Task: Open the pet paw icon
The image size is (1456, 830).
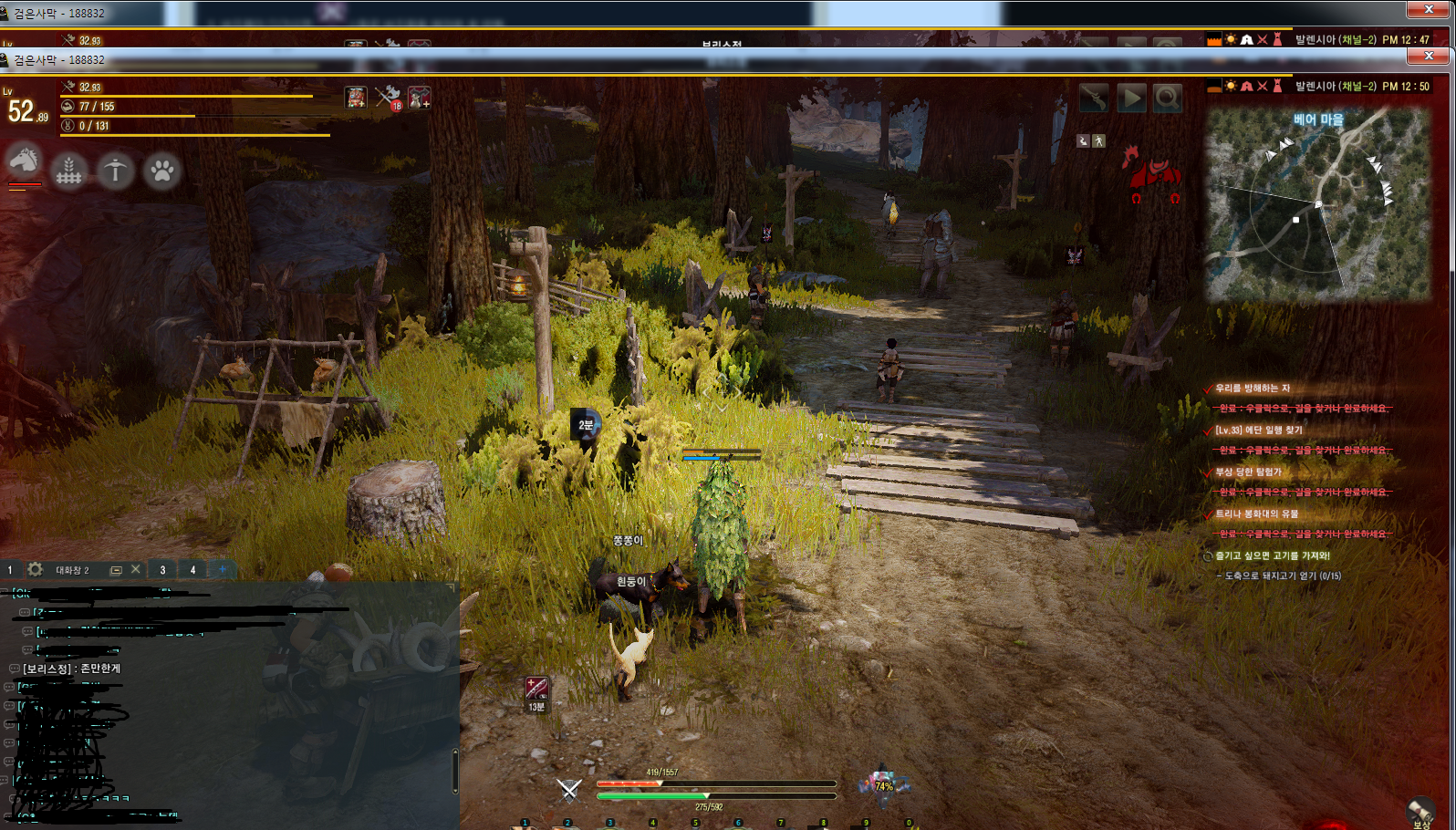Action: tap(162, 171)
